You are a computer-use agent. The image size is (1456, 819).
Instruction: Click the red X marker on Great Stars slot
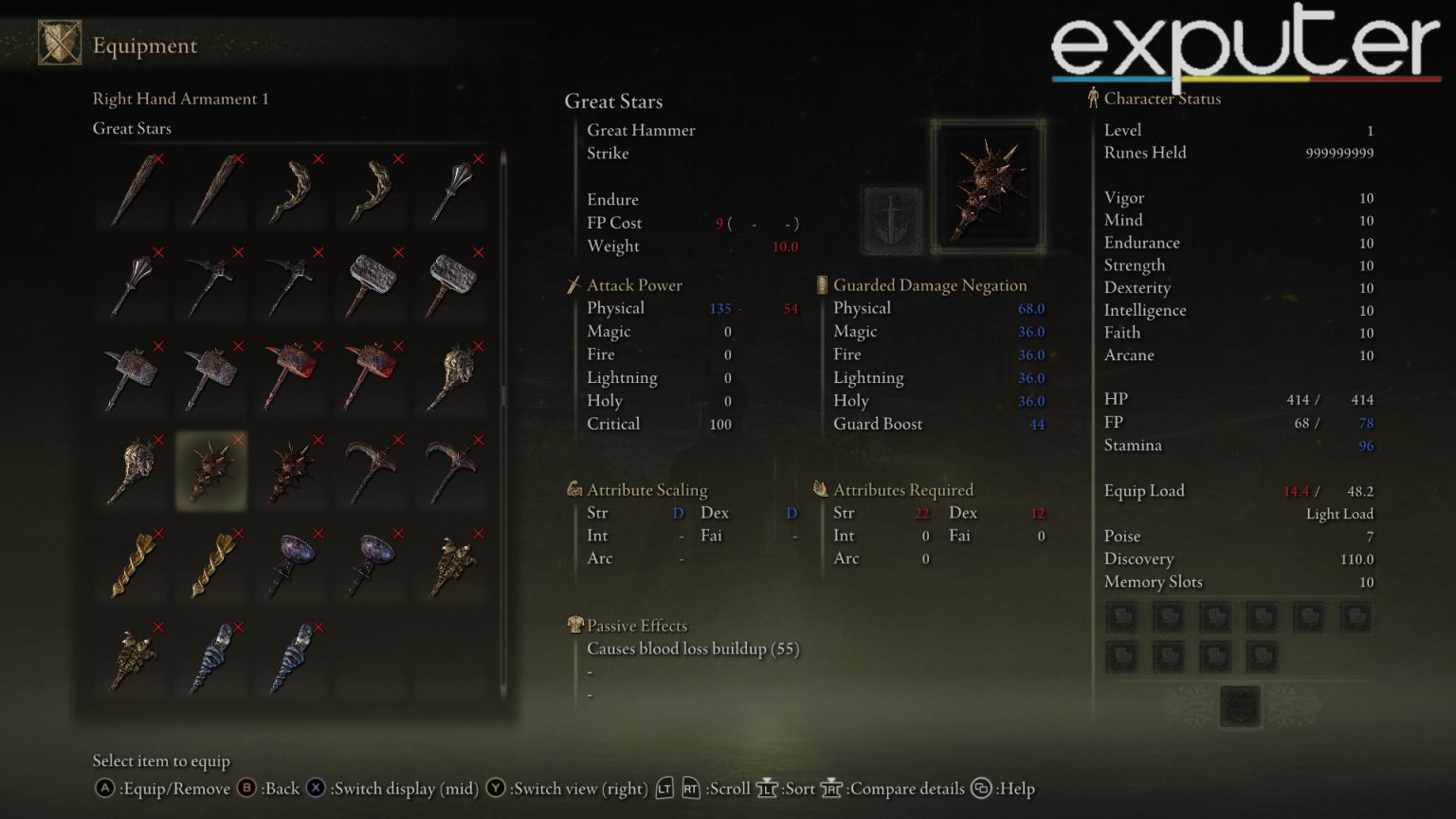[x=236, y=440]
